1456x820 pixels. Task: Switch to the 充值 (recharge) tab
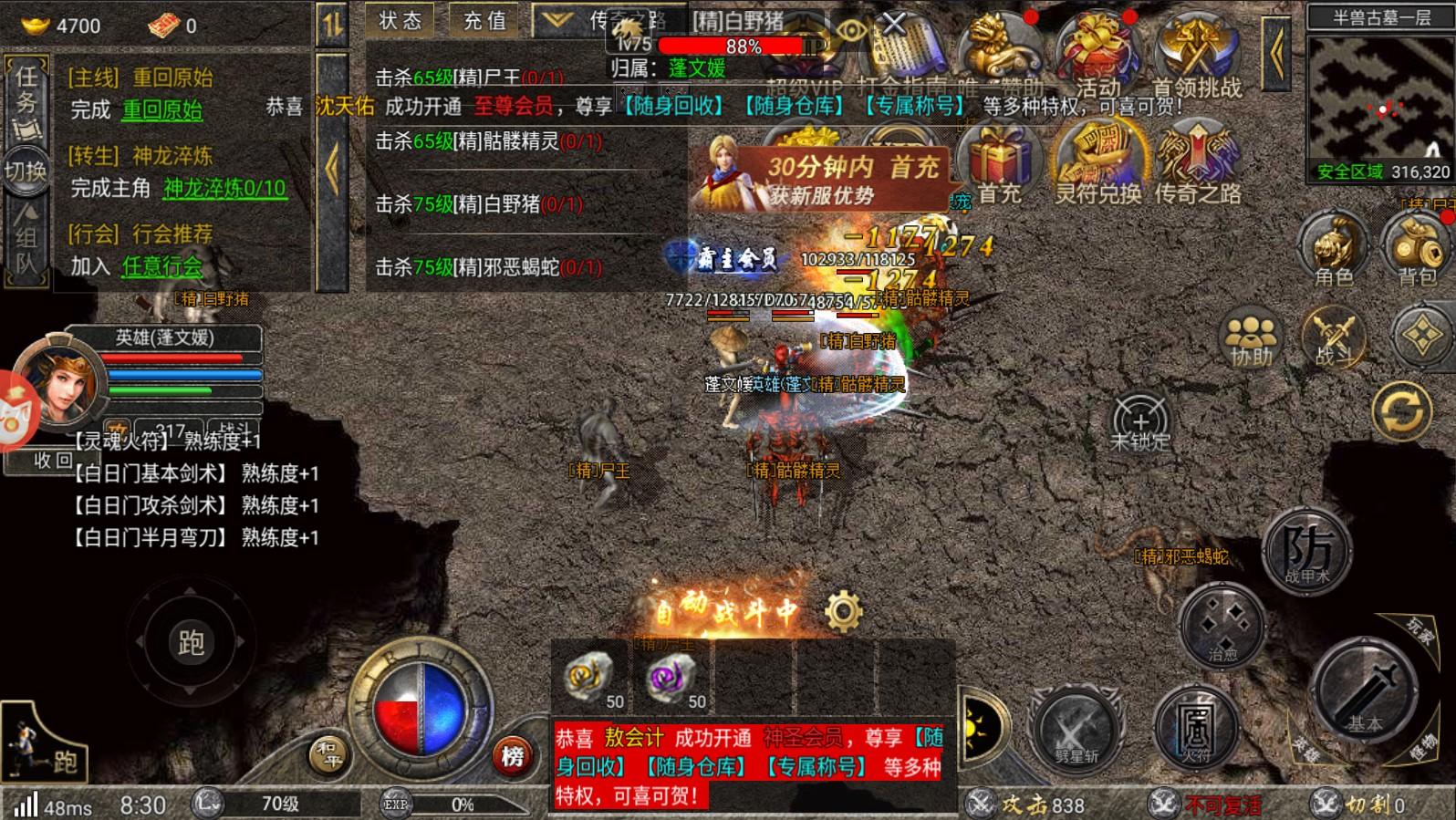[484, 20]
